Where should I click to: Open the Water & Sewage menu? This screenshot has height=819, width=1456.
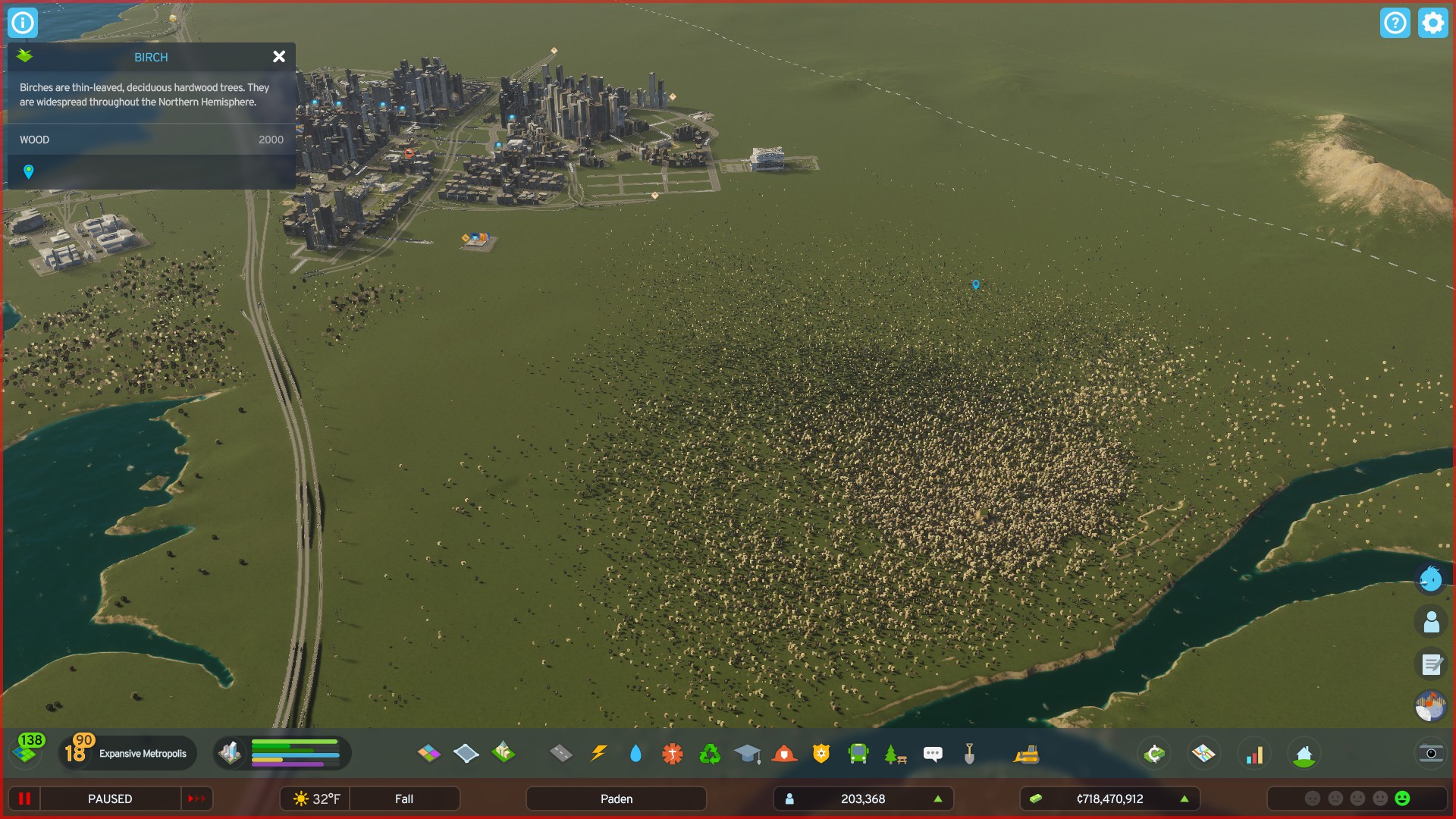pos(635,753)
